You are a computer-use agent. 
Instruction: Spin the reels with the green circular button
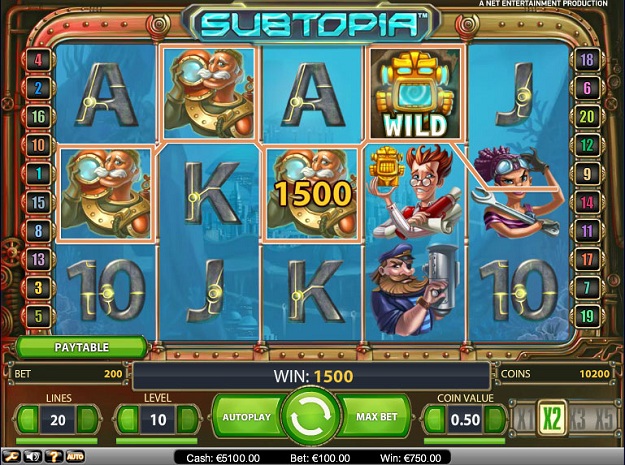tap(310, 415)
